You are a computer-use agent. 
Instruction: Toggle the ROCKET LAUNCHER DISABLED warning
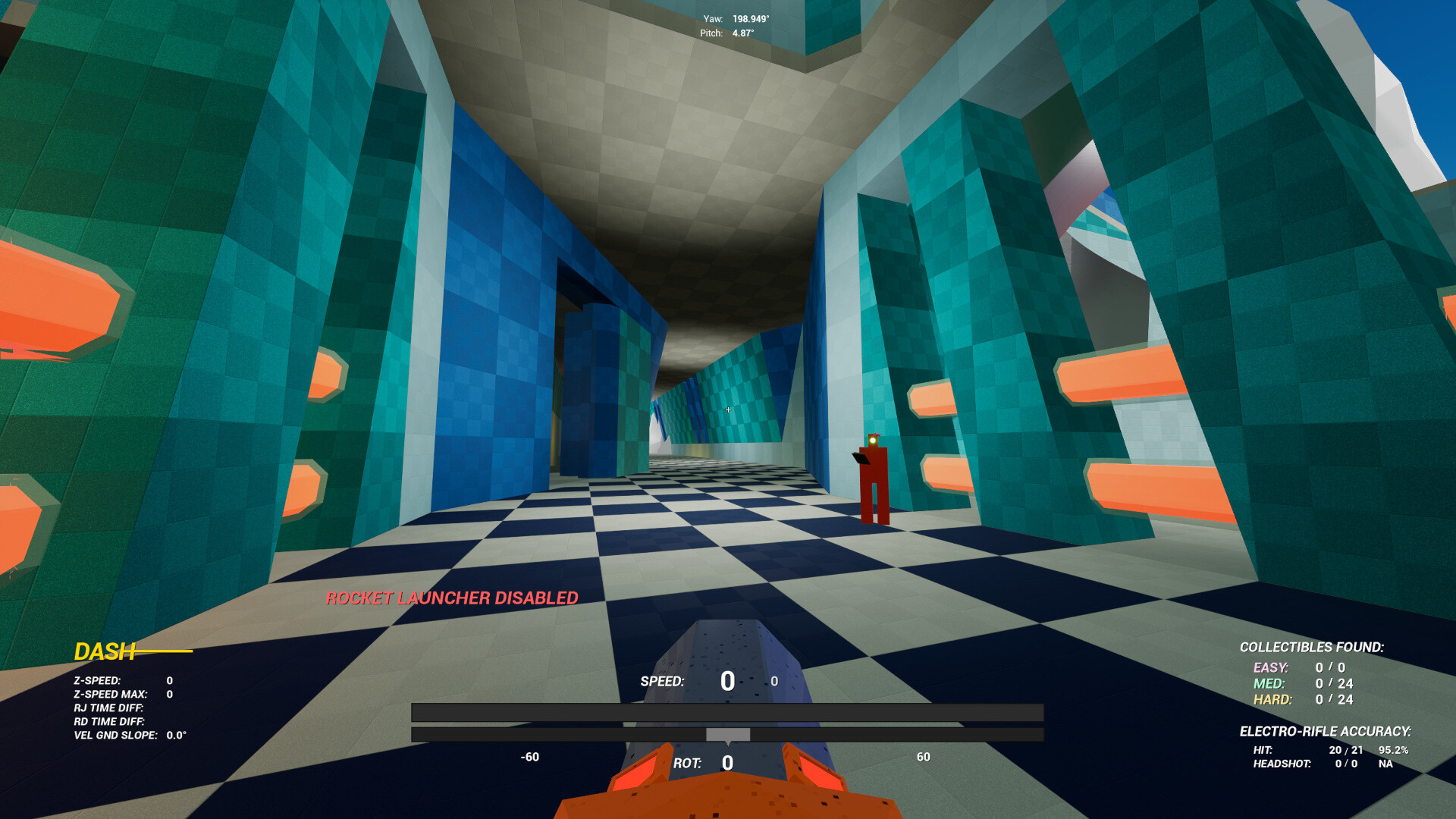click(x=452, y=598)
